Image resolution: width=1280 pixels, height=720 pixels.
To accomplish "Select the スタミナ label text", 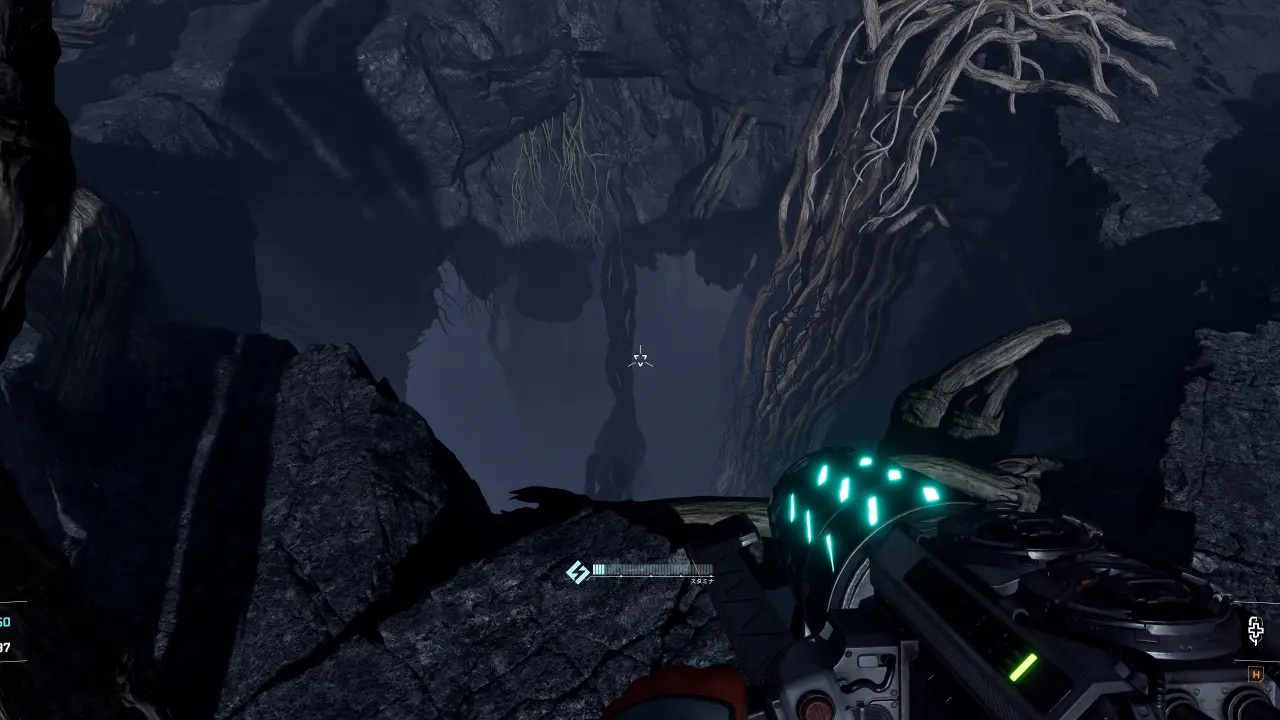I will pos(702,581).
